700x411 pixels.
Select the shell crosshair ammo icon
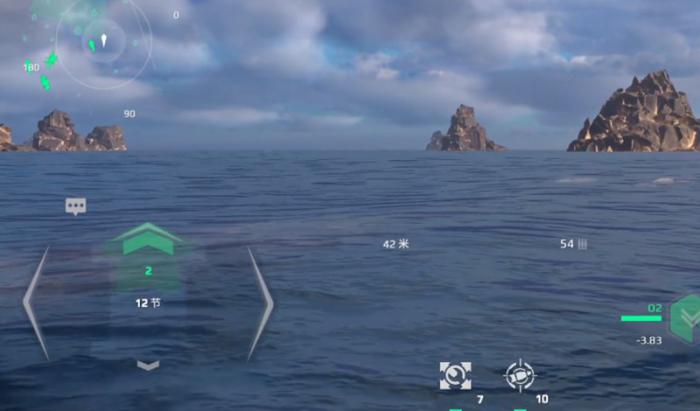coord(520,376)
